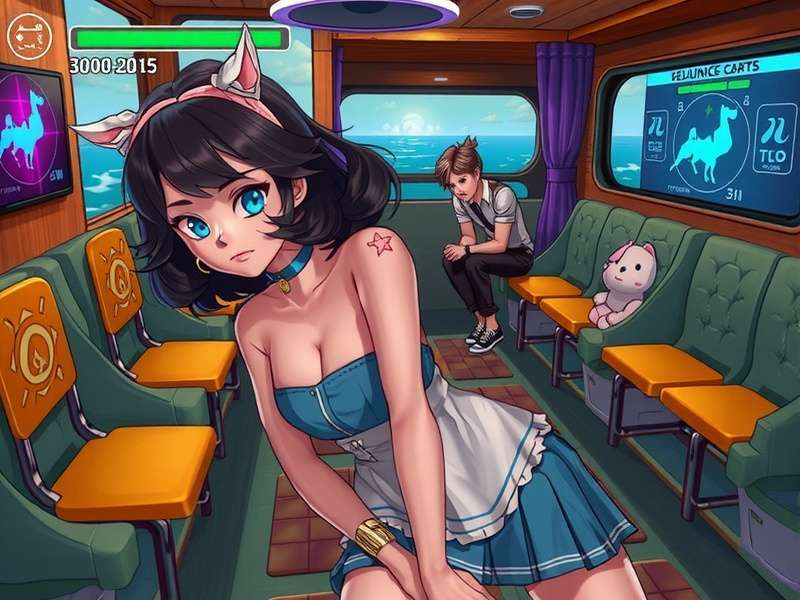Screen dimensions: 800x600
Task: Click the round emblem icon beside the green bar
Action: click(26, 37)
